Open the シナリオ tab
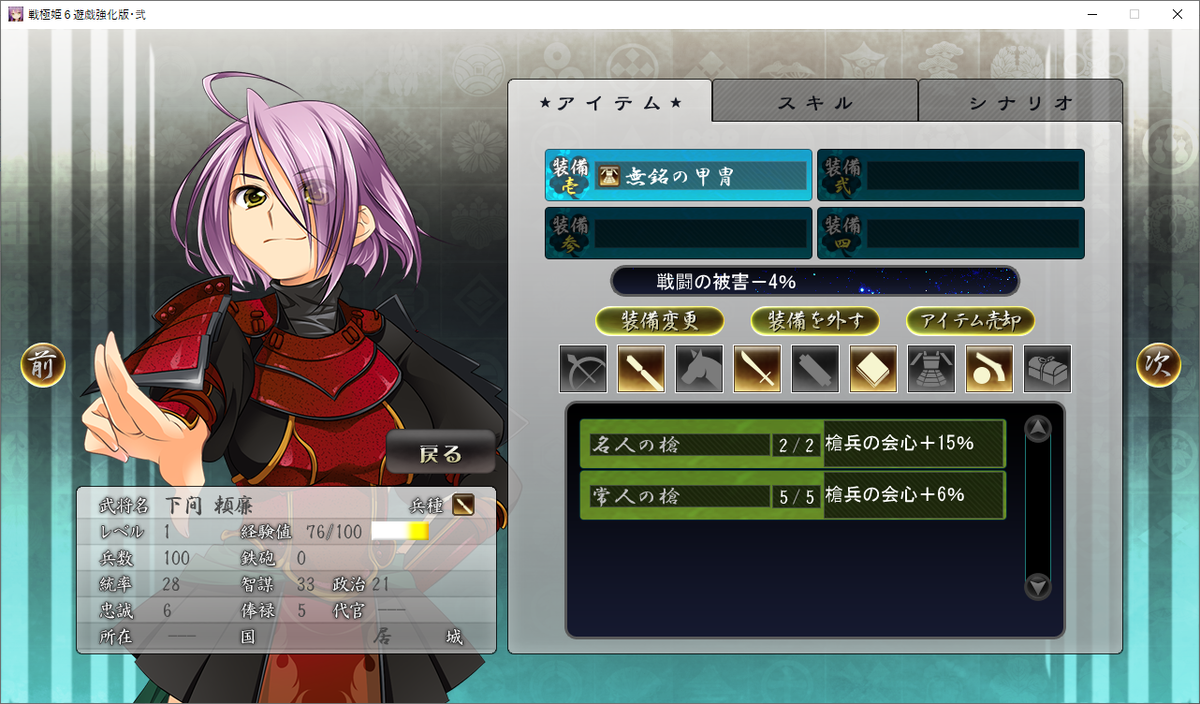The width and height of the screenshot is (1200, 704). pos(1020,102)
